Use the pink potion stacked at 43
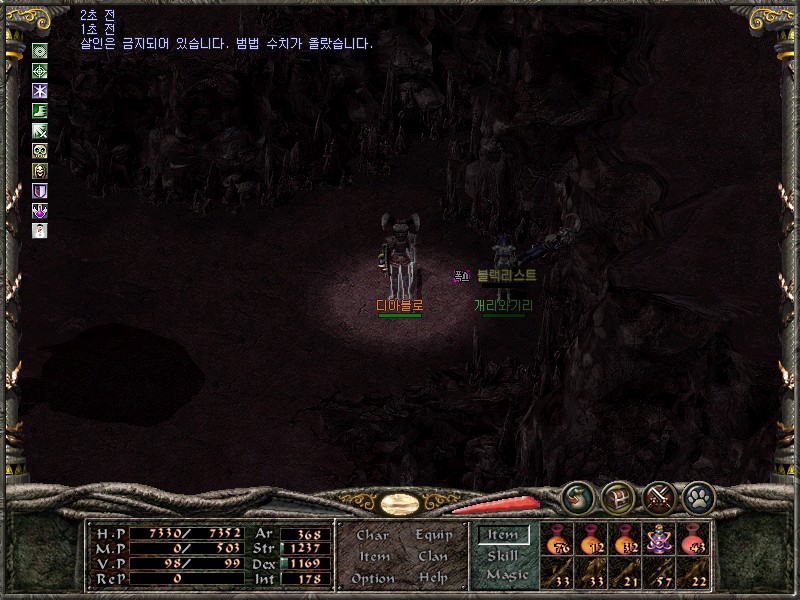The height and width of the screenshot is (600, 800). pyautogui.click(x=693, y=541)
